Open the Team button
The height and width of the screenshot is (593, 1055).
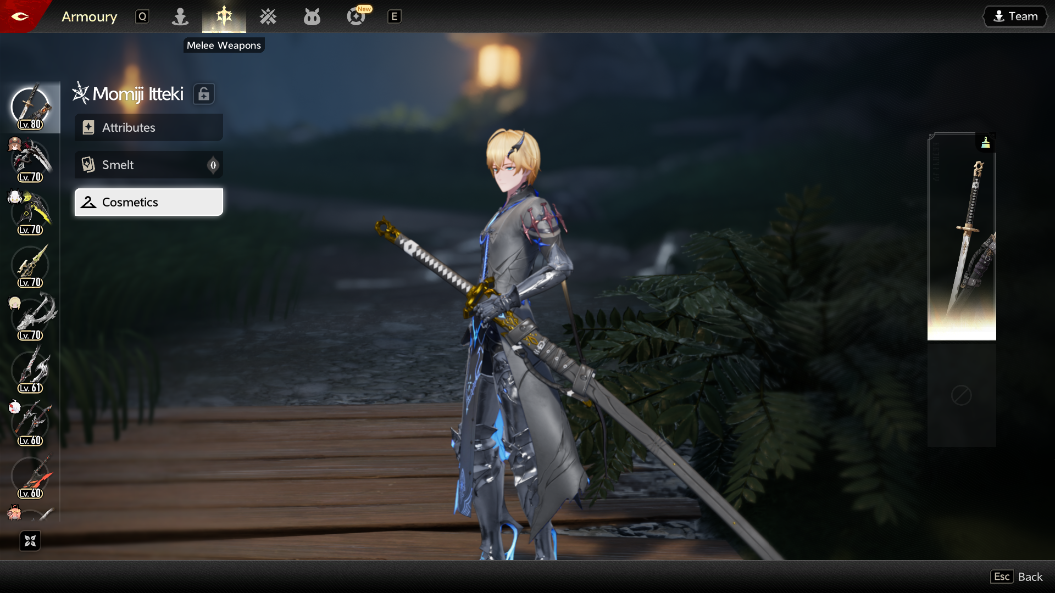click(1014, 16)
